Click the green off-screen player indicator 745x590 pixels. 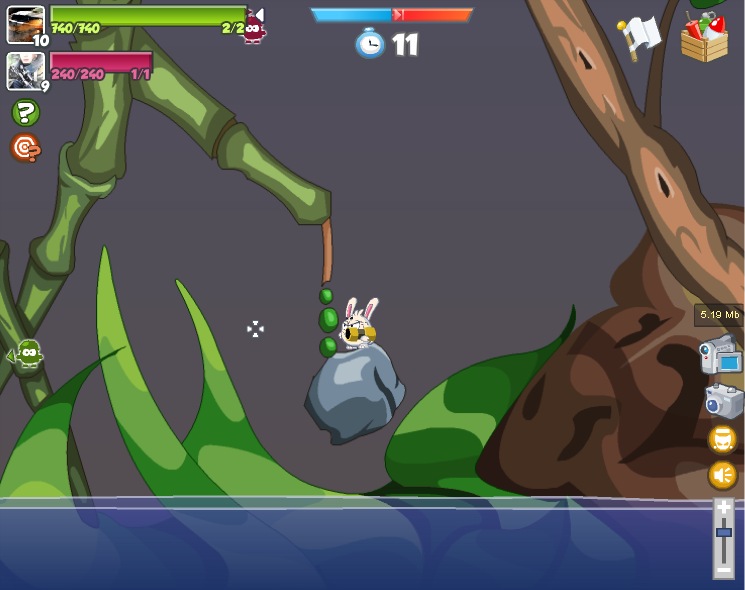[28, 352]
